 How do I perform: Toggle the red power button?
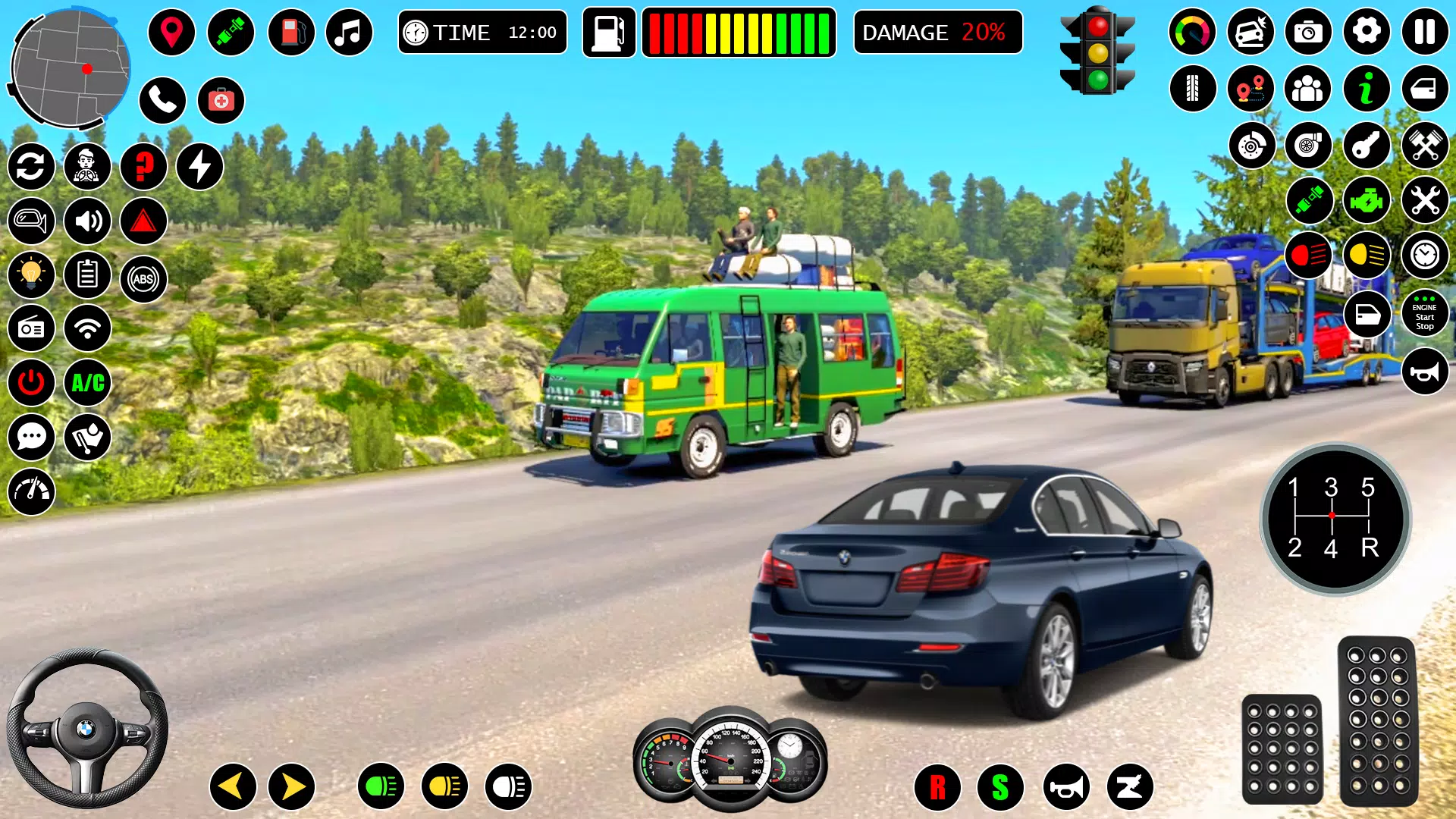pos(31,383)
